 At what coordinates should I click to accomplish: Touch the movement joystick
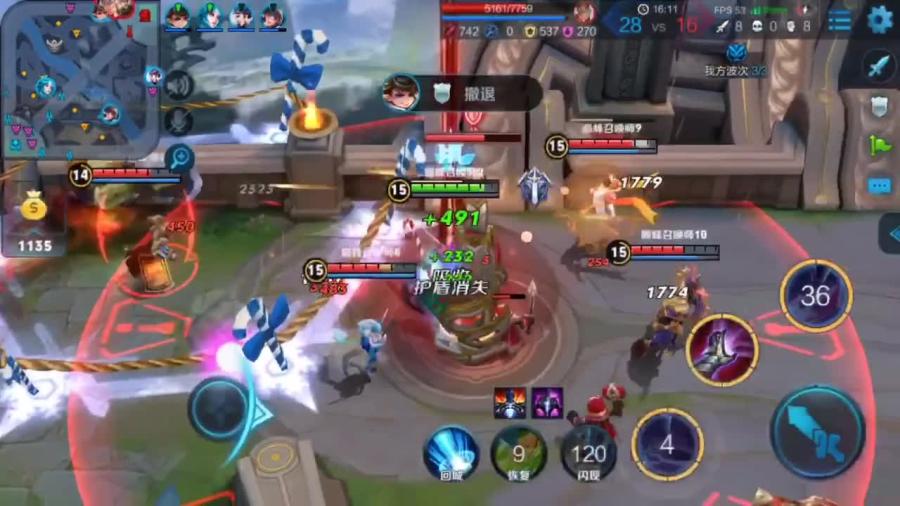(220, 408)
